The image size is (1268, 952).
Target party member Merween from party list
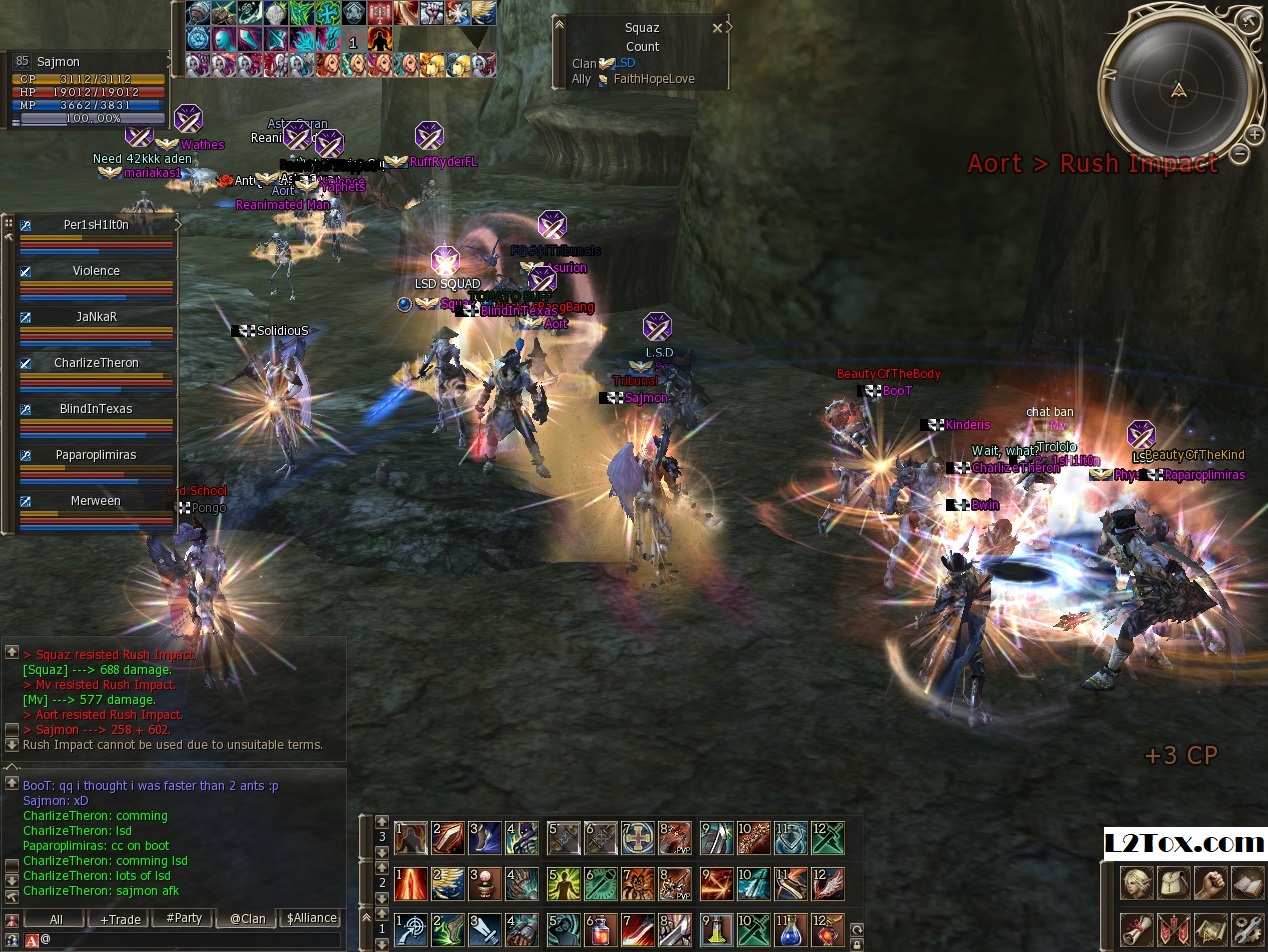click(x=96, y=501)
